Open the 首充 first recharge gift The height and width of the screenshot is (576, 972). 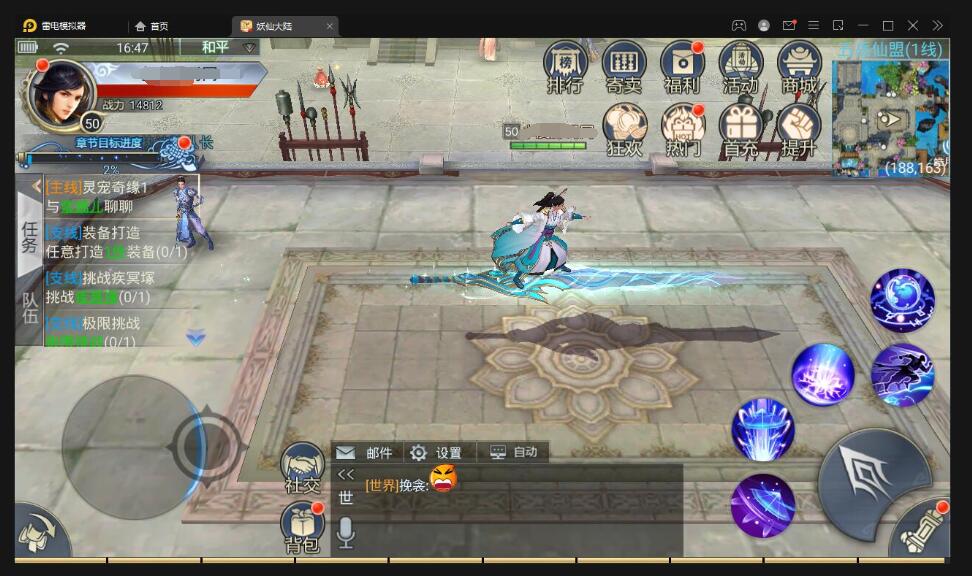point(741,129)
